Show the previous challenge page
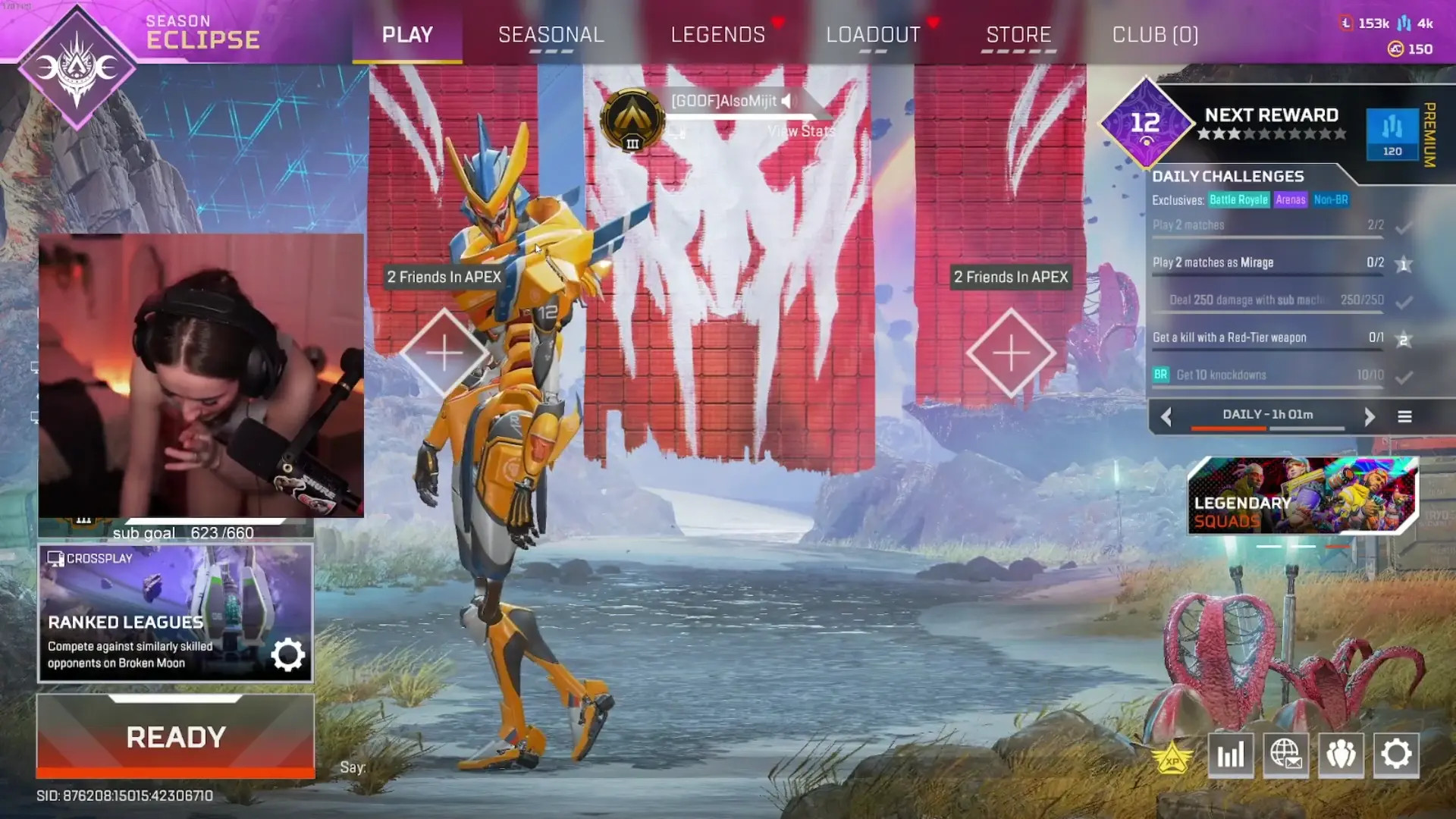The image size is (1456, 819). pos(1166,416)
